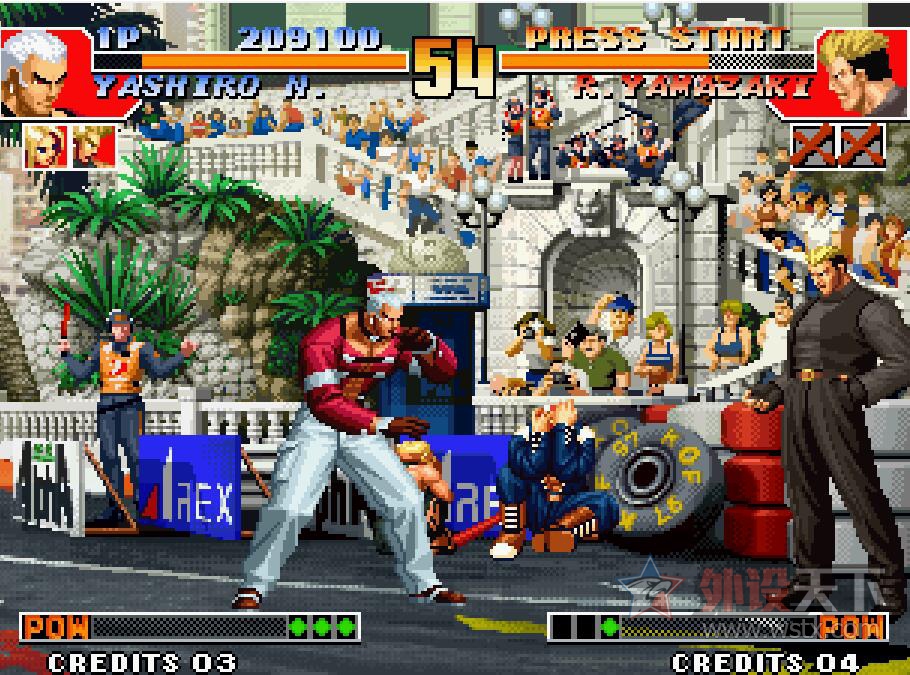Choose the Blue Mary teammate icon

click(45, 144)
